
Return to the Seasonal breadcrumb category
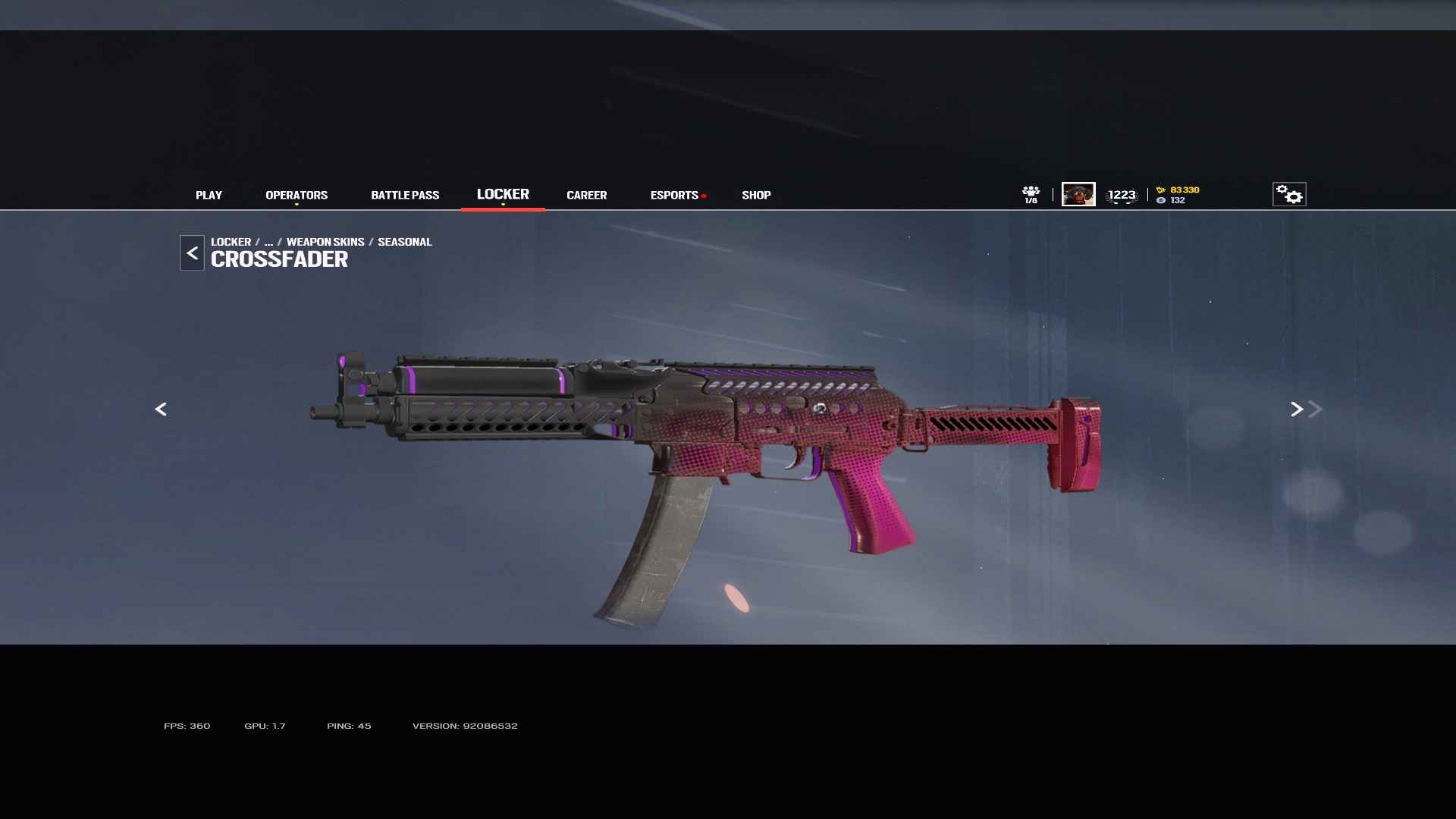pyautogui.click(x=404, y=242)
